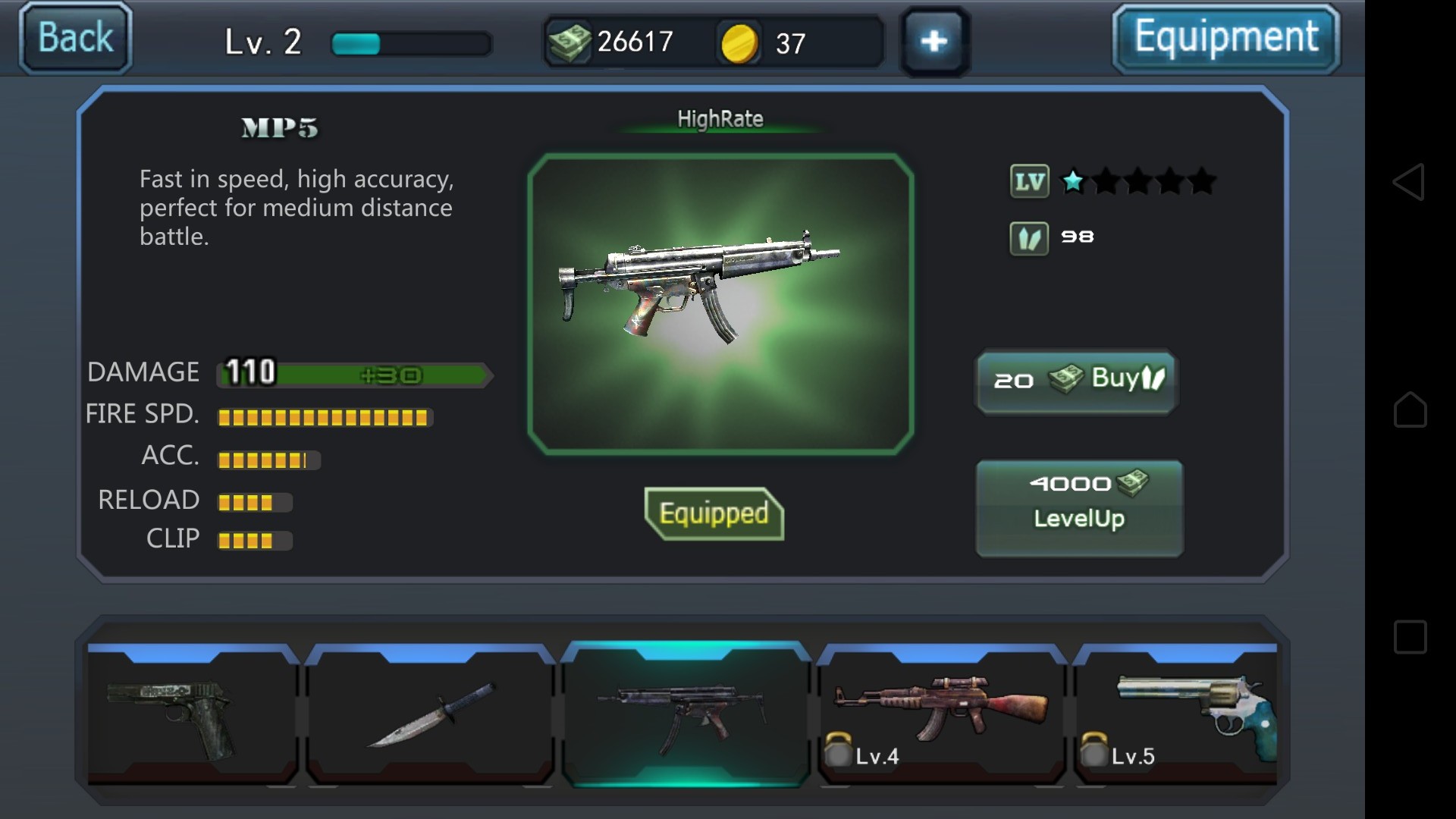Select the pistol weapon slot
Image resolution: width=1456 pixels, height=819 pixels.
[193, 714]
